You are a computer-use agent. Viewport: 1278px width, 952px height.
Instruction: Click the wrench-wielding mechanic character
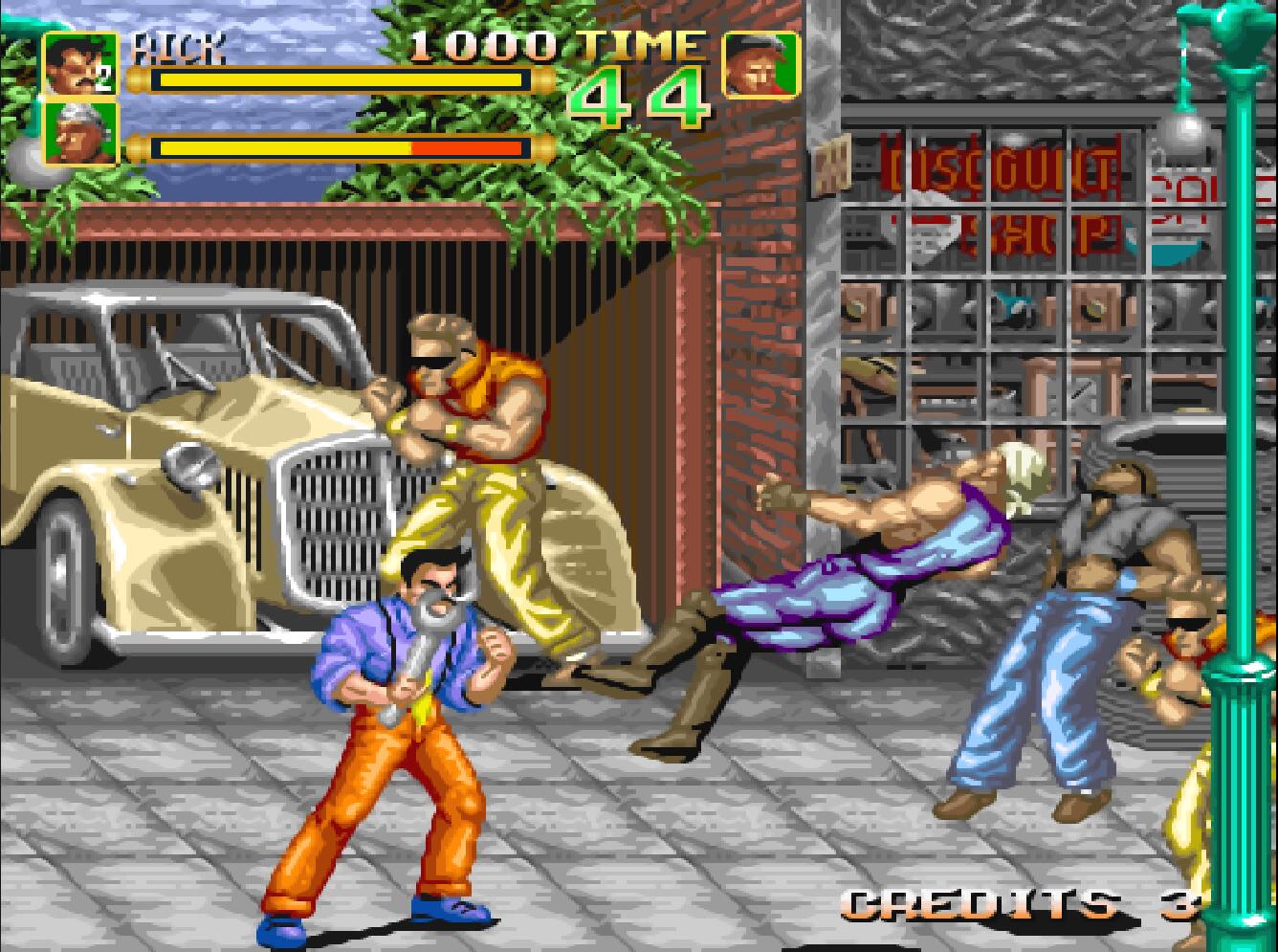(x=402, y=689)
